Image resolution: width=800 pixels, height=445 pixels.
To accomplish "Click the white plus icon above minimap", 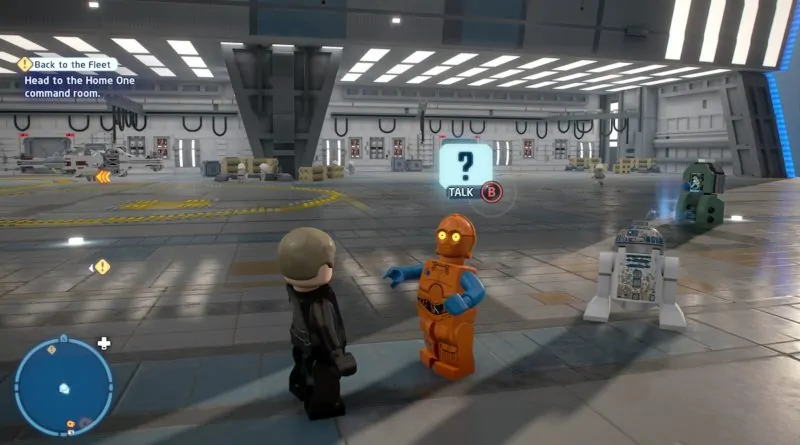I will [x=104, y=343].
